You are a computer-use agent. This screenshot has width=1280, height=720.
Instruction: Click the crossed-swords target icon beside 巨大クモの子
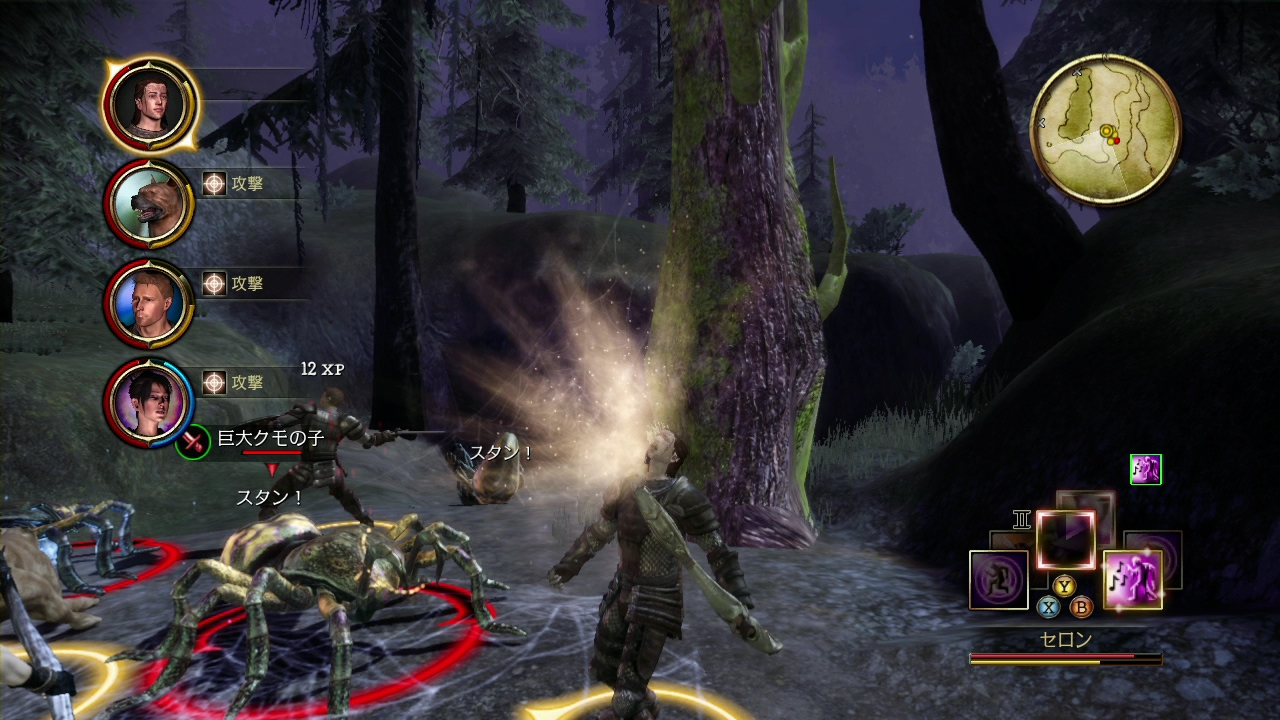click(192, 441)
